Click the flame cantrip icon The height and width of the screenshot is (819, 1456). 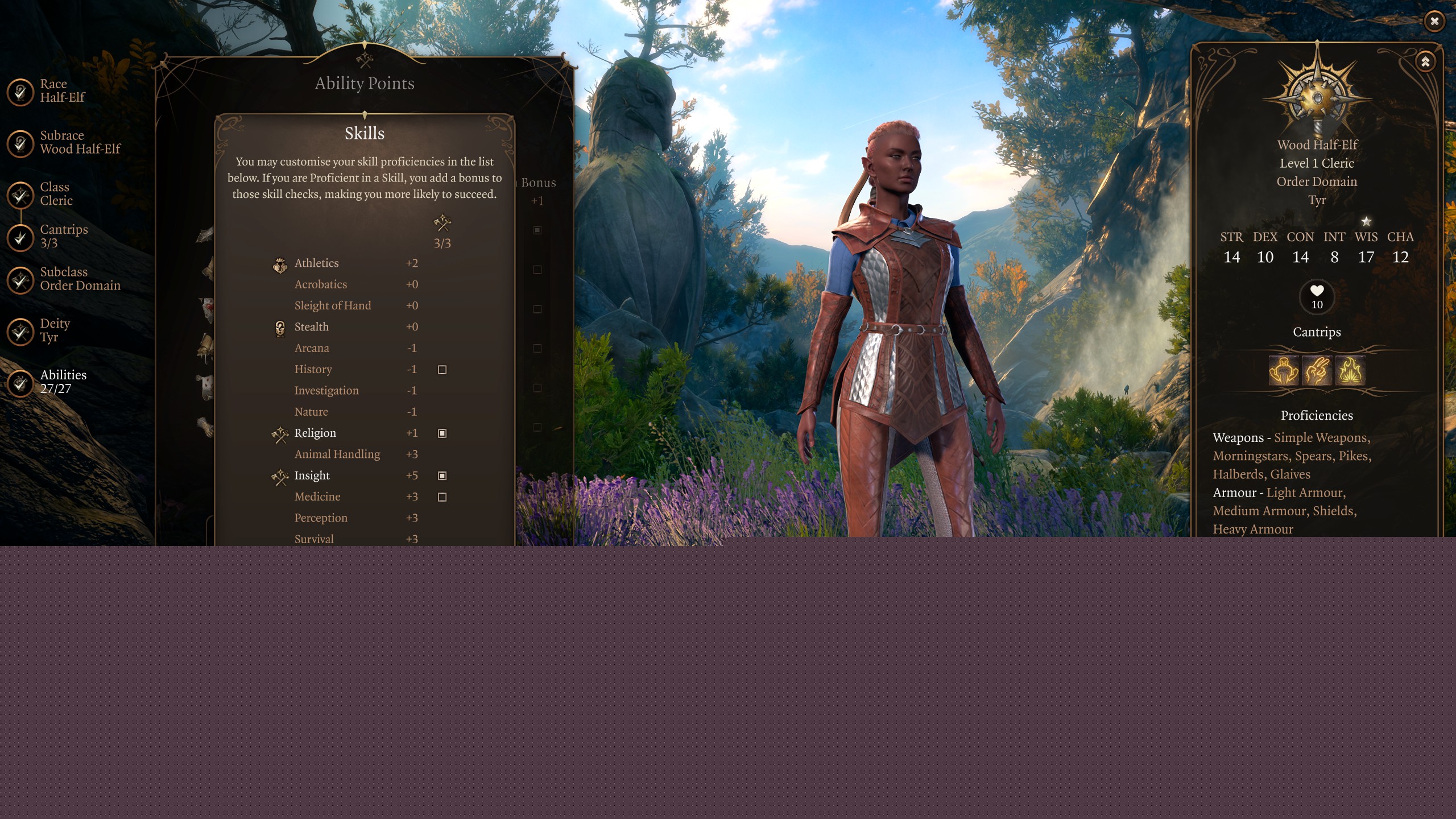point(1350,371)
